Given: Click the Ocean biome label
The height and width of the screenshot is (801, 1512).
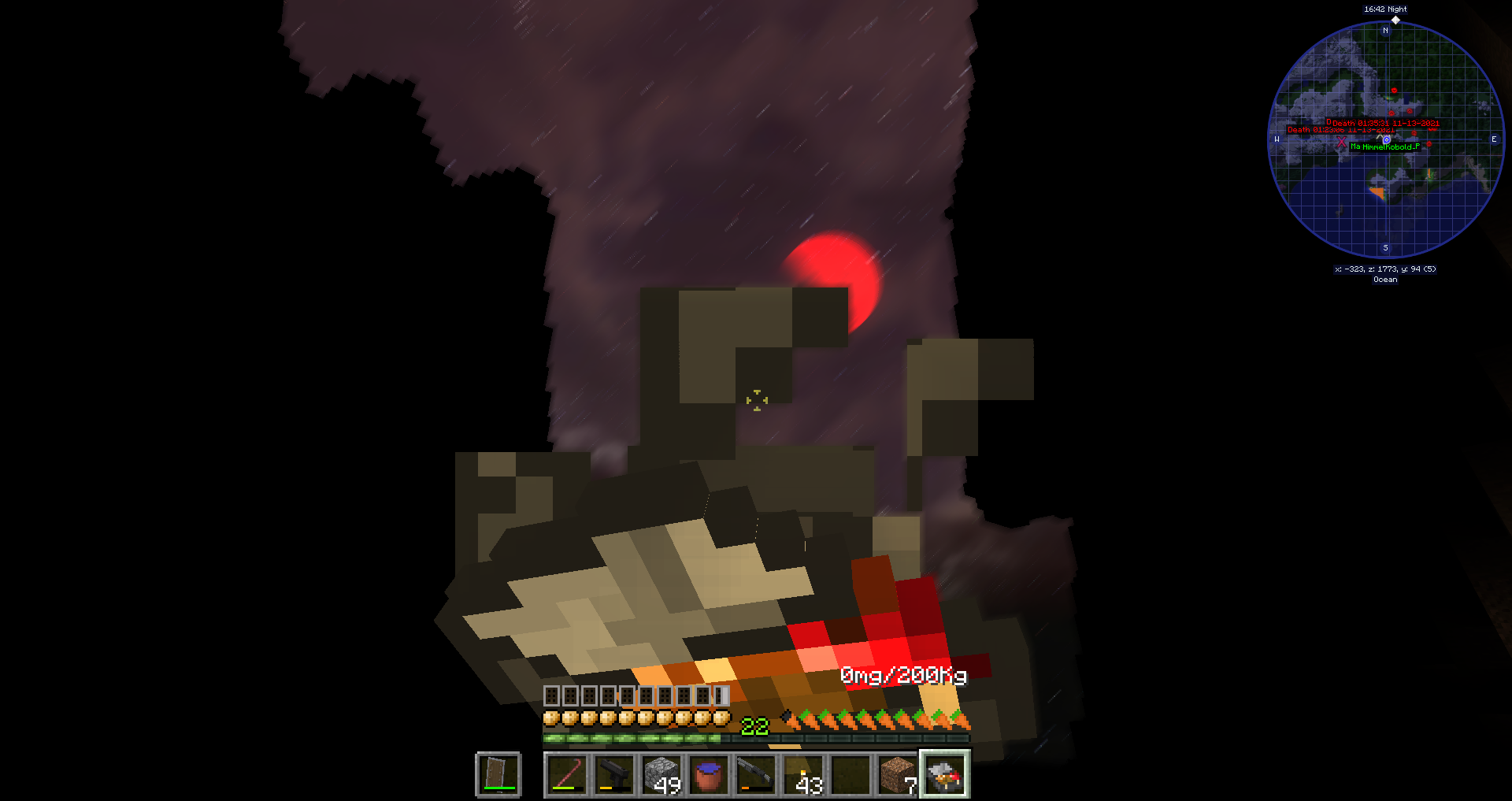Looking at the screenshot, I should point(1384,280).
